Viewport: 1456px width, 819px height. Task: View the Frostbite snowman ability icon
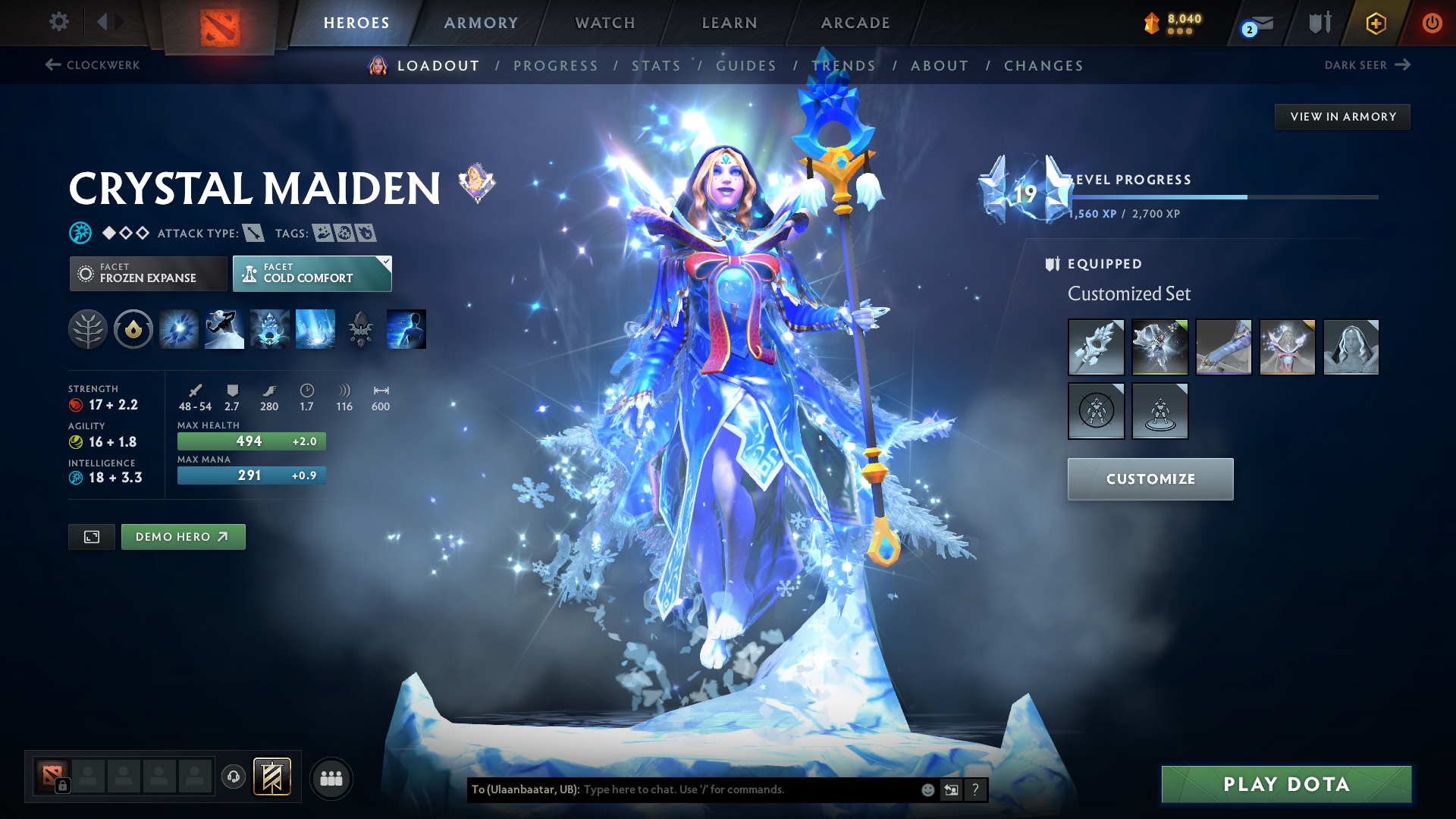[224, 328]
